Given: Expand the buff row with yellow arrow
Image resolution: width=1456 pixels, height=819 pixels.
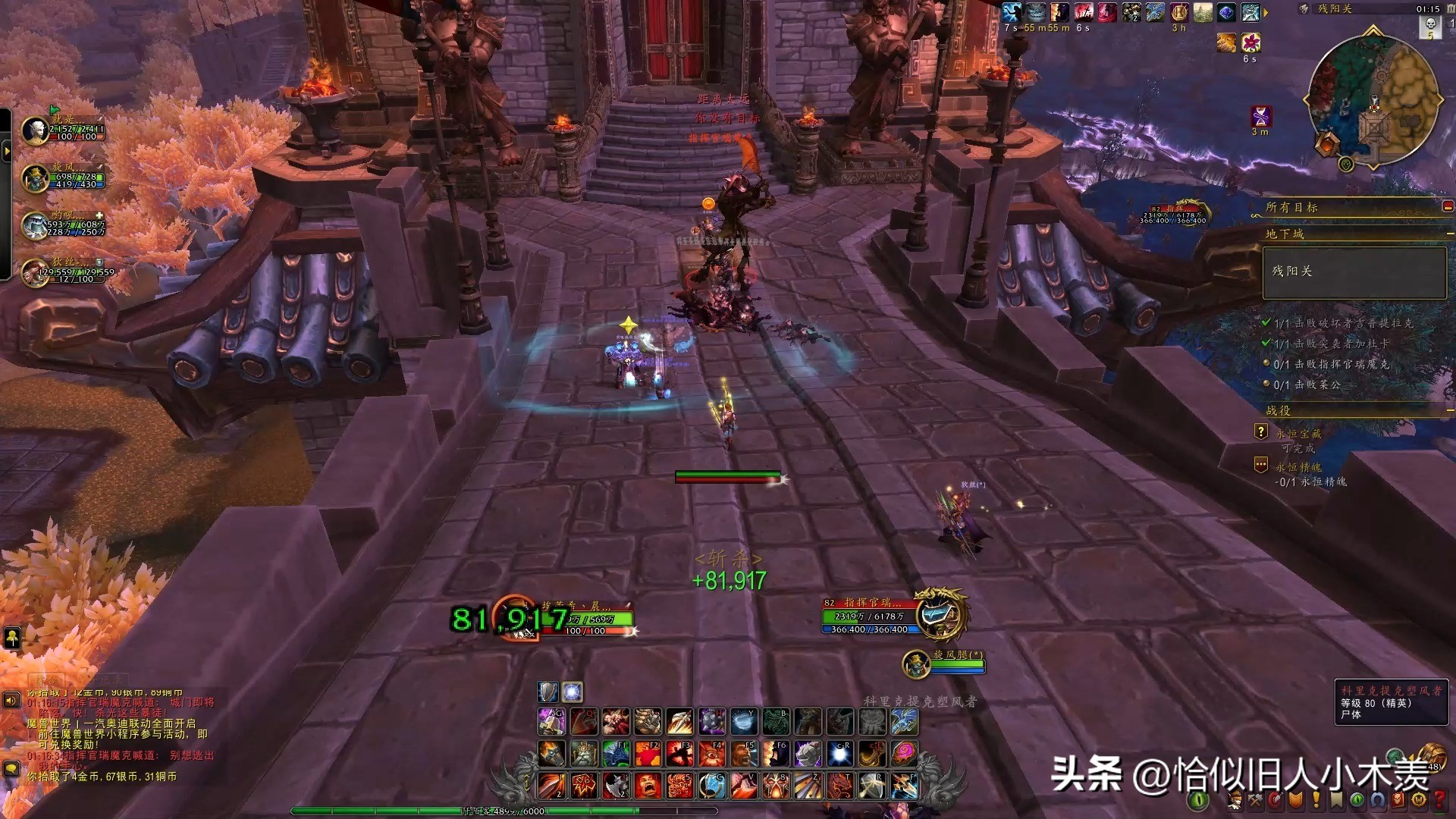Looking at the screenshot, I should (1266, 12).
